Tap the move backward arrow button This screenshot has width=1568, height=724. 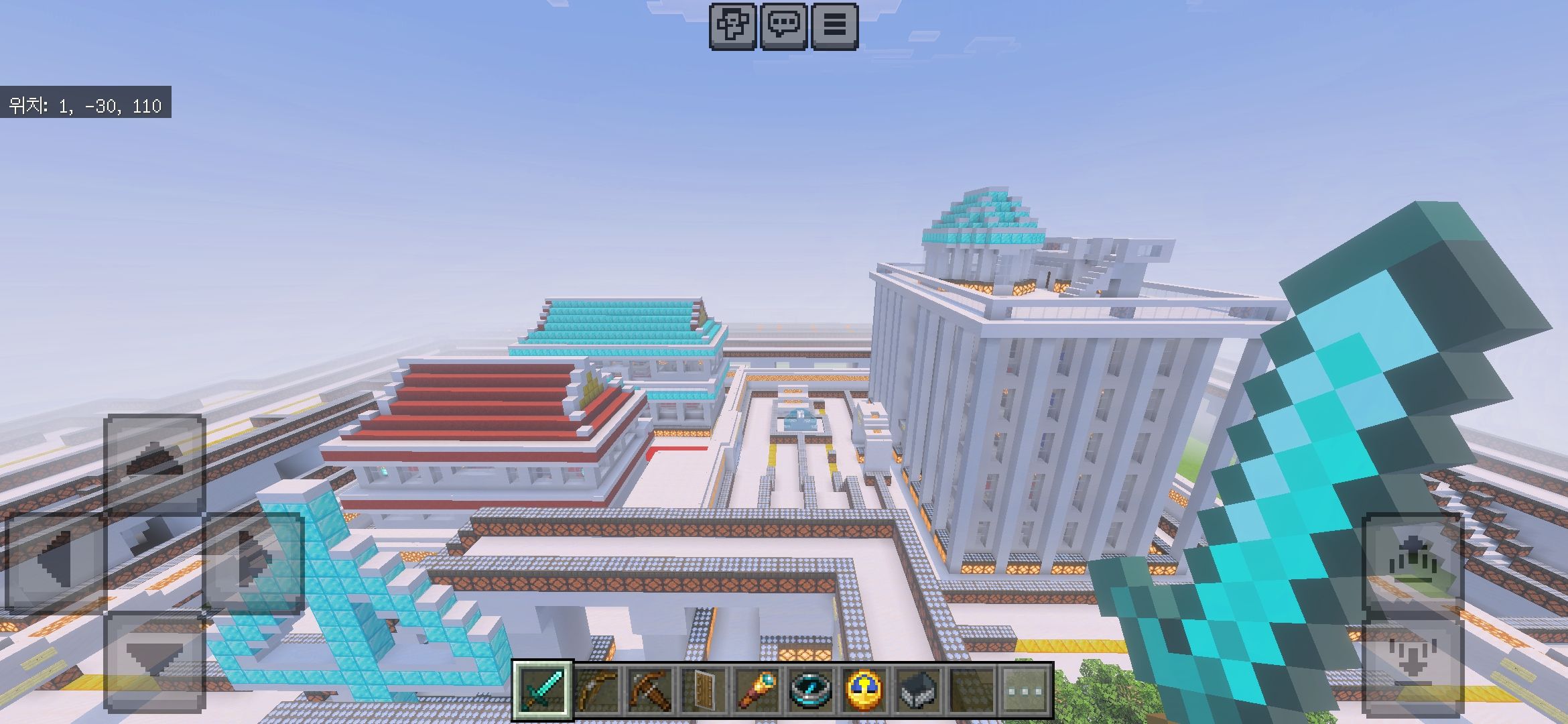click(x=155, y=661)
